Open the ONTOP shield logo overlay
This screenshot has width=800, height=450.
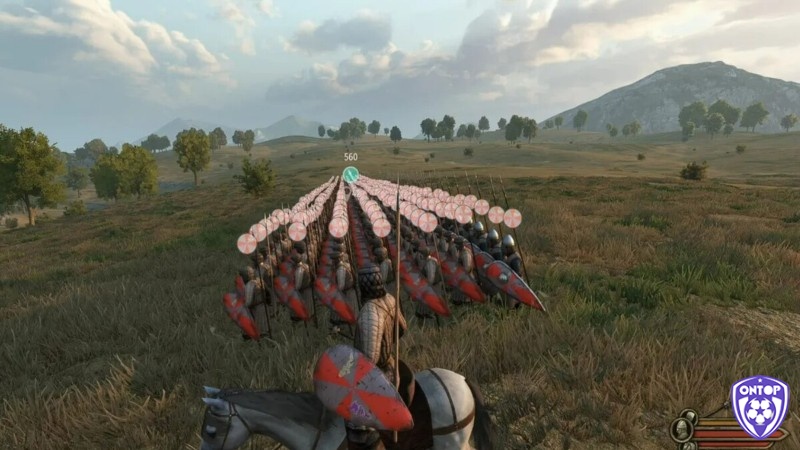[x=759, y=407]
